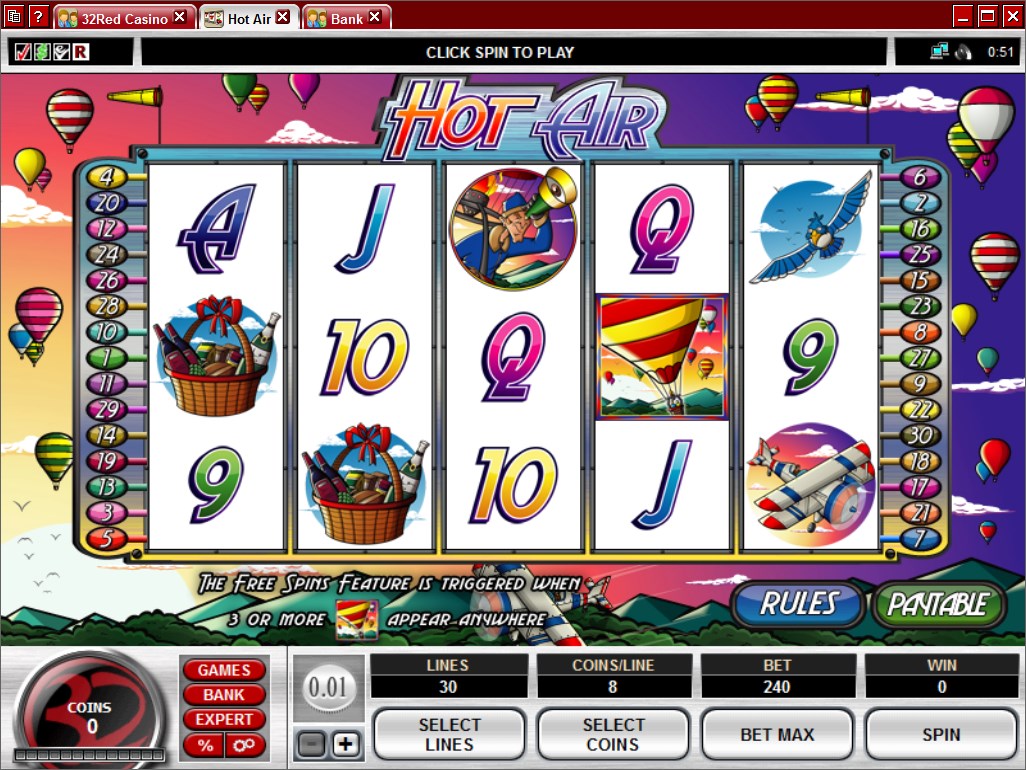Switch to EXPERT mode
Viewport: 1026px width, 770px height.
point(223,720)
